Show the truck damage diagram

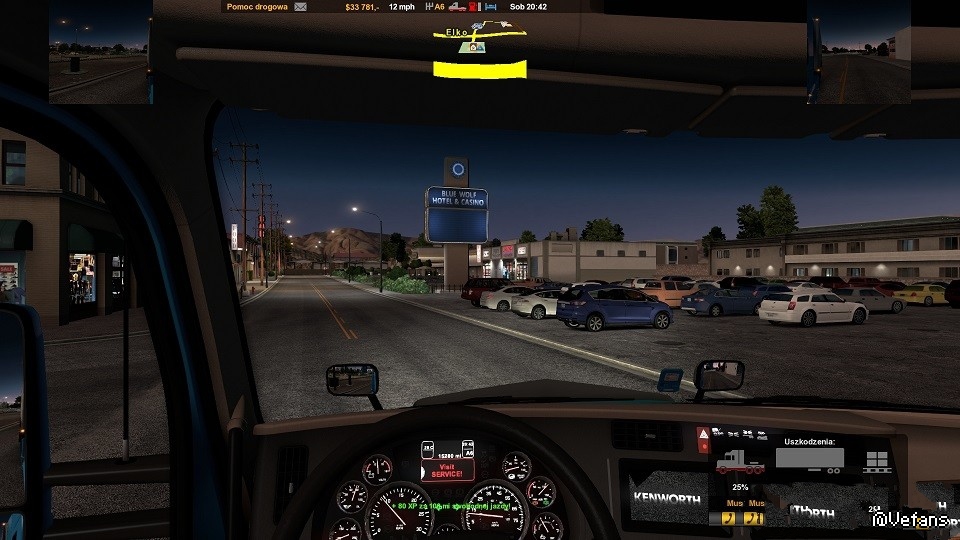738,464
